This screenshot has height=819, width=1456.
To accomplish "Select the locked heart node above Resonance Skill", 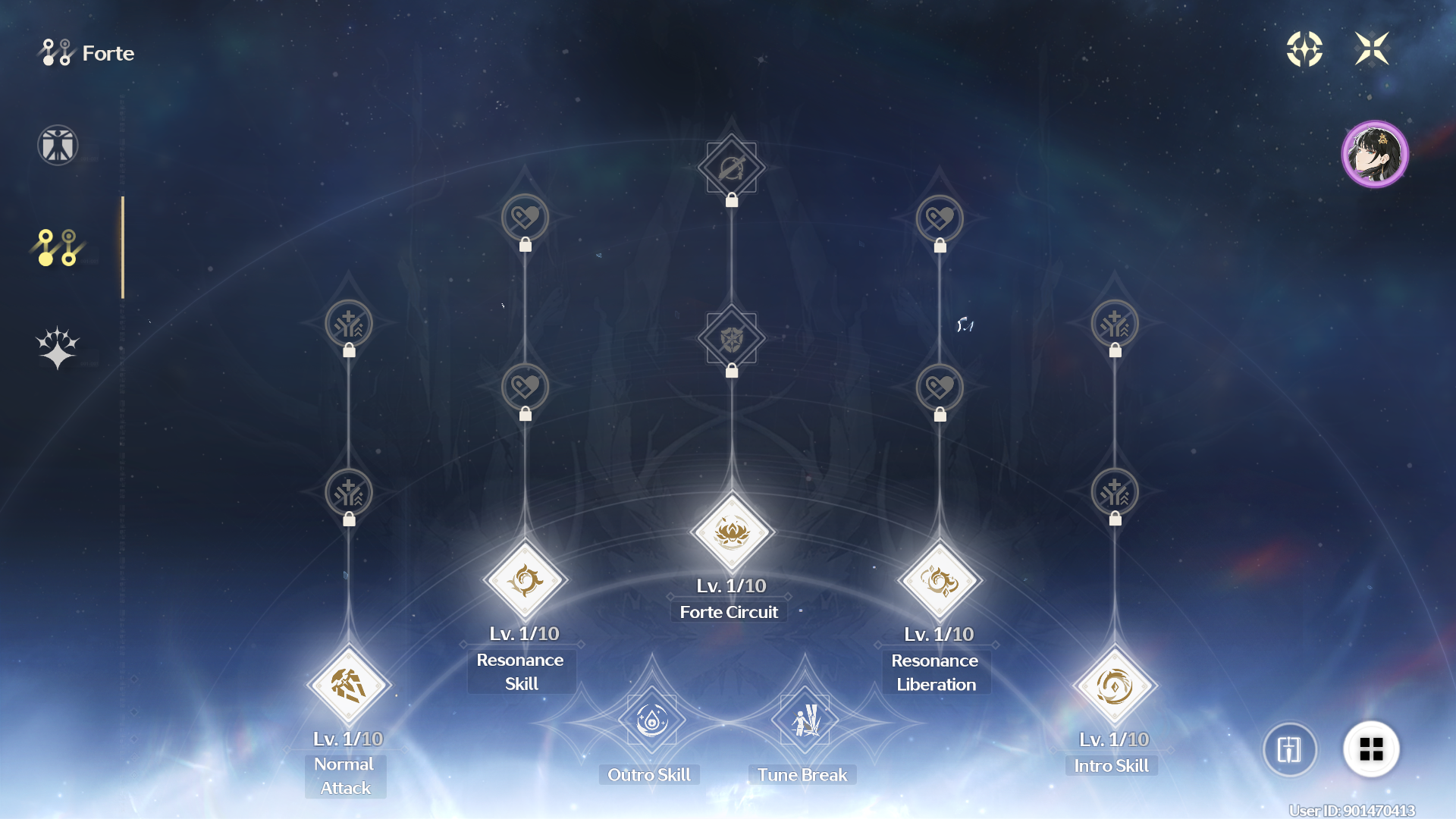I will (525, 388).
